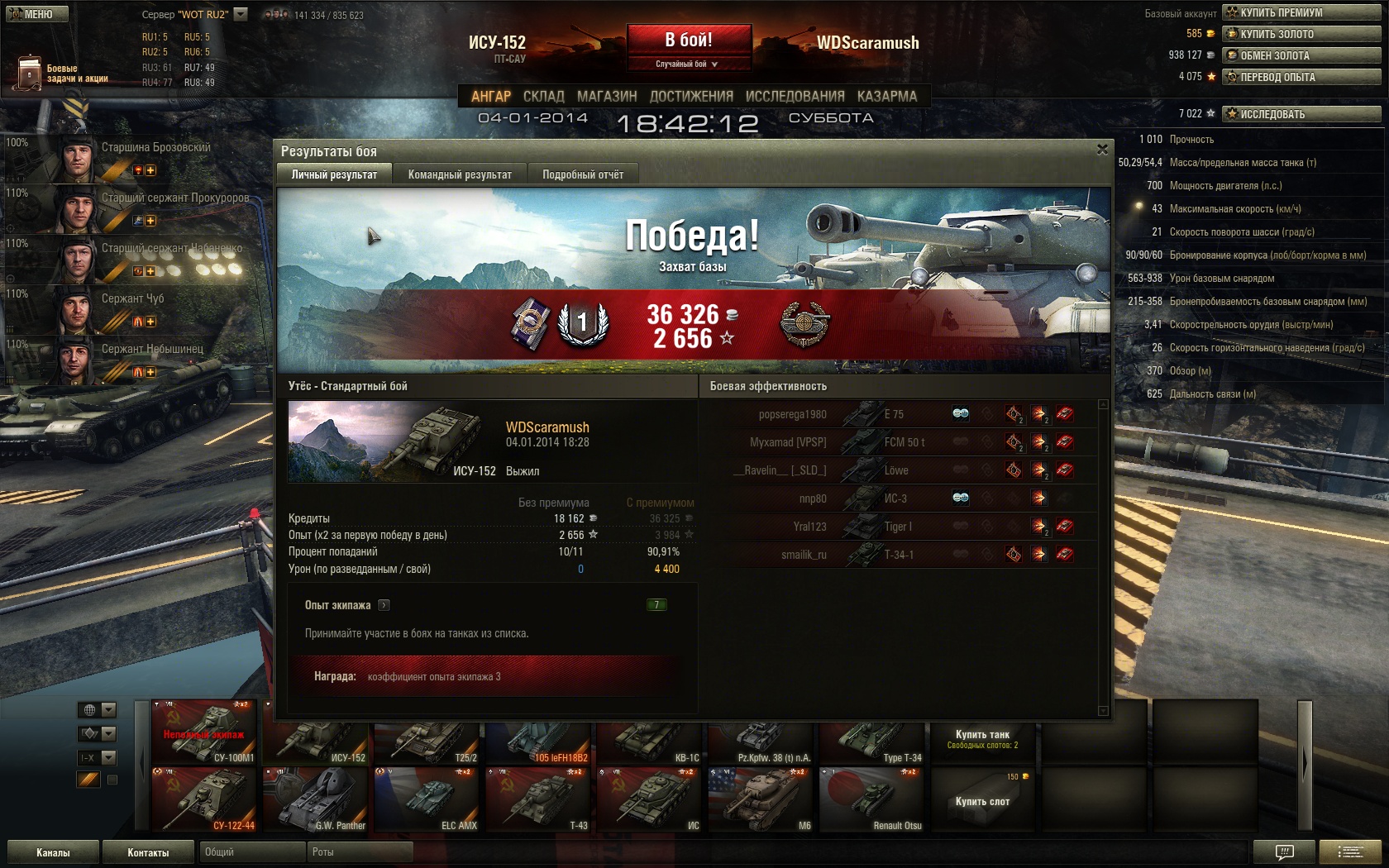The image size is (1389, 868).
Task: Select the Перевод опыта button
Action: tap(1301, 77)
